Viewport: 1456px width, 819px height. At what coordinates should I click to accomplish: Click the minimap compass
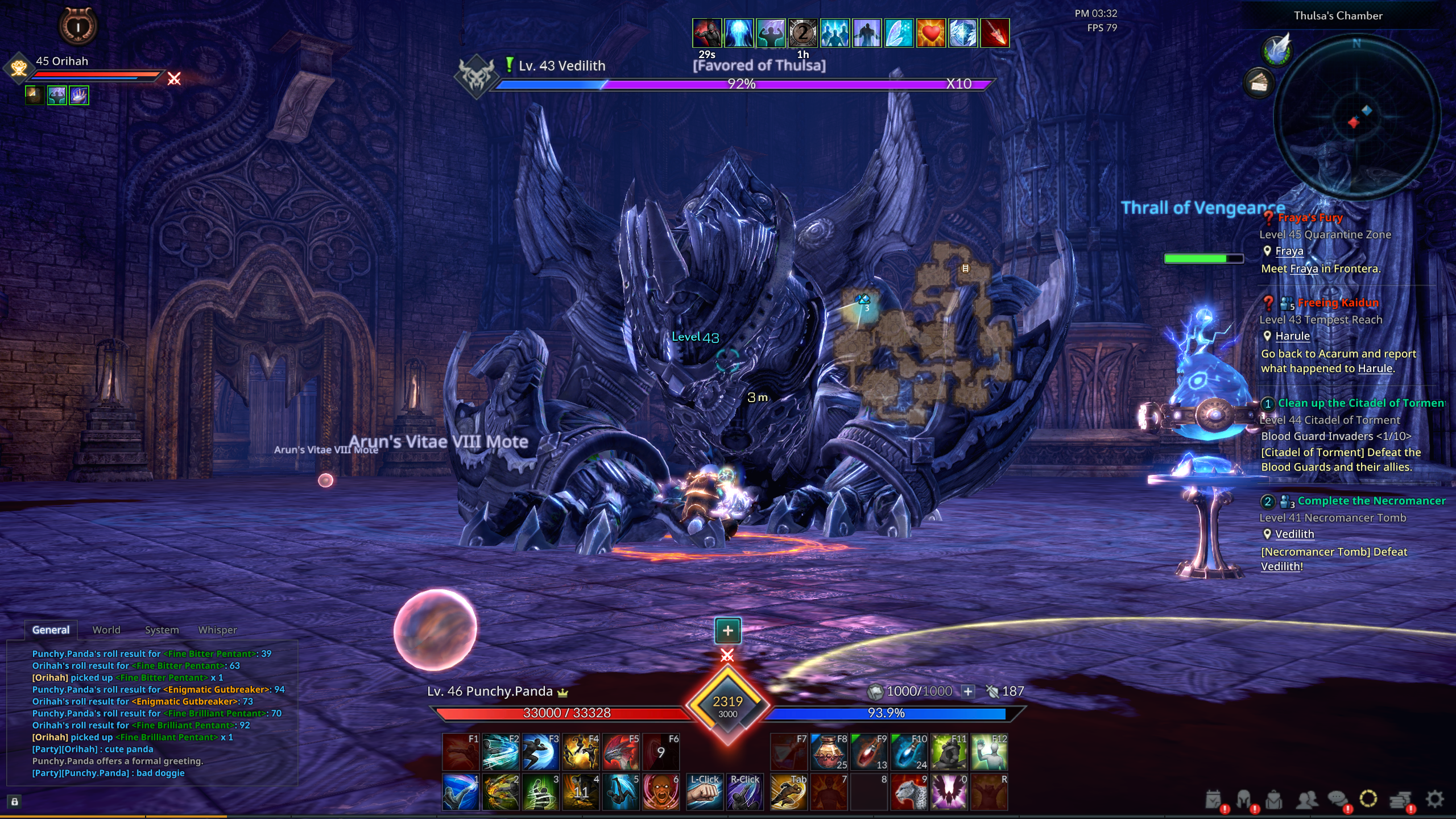(1356, 117)
